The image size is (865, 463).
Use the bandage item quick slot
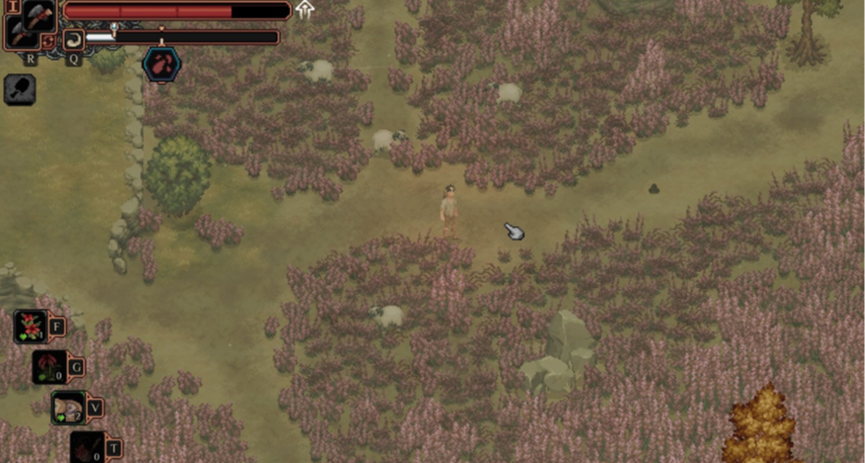tap(68, 407)
